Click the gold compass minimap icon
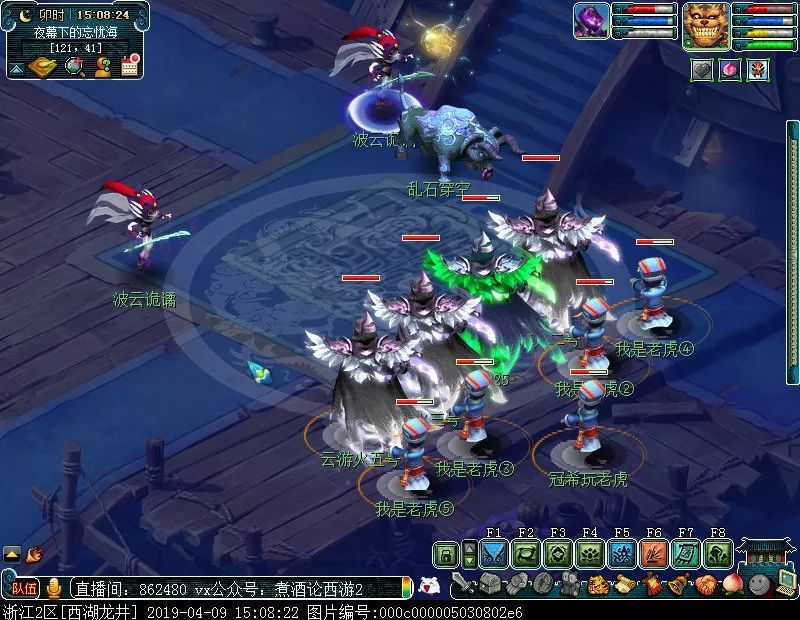 click(42, 67)
